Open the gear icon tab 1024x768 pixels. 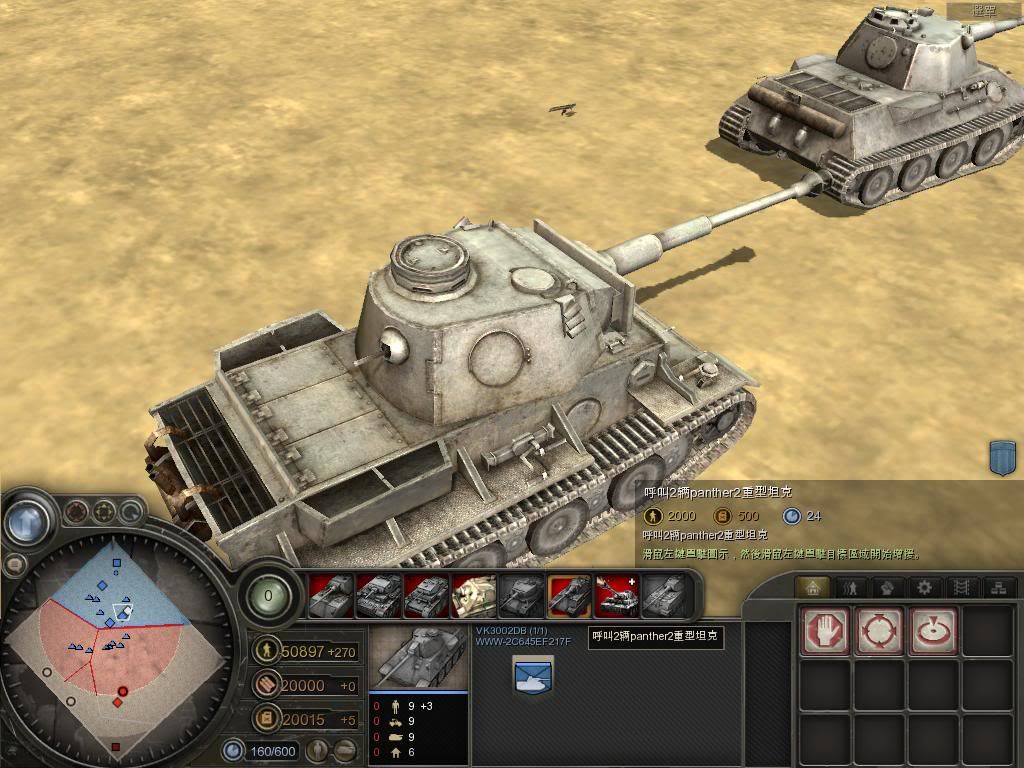coord(924,588)
